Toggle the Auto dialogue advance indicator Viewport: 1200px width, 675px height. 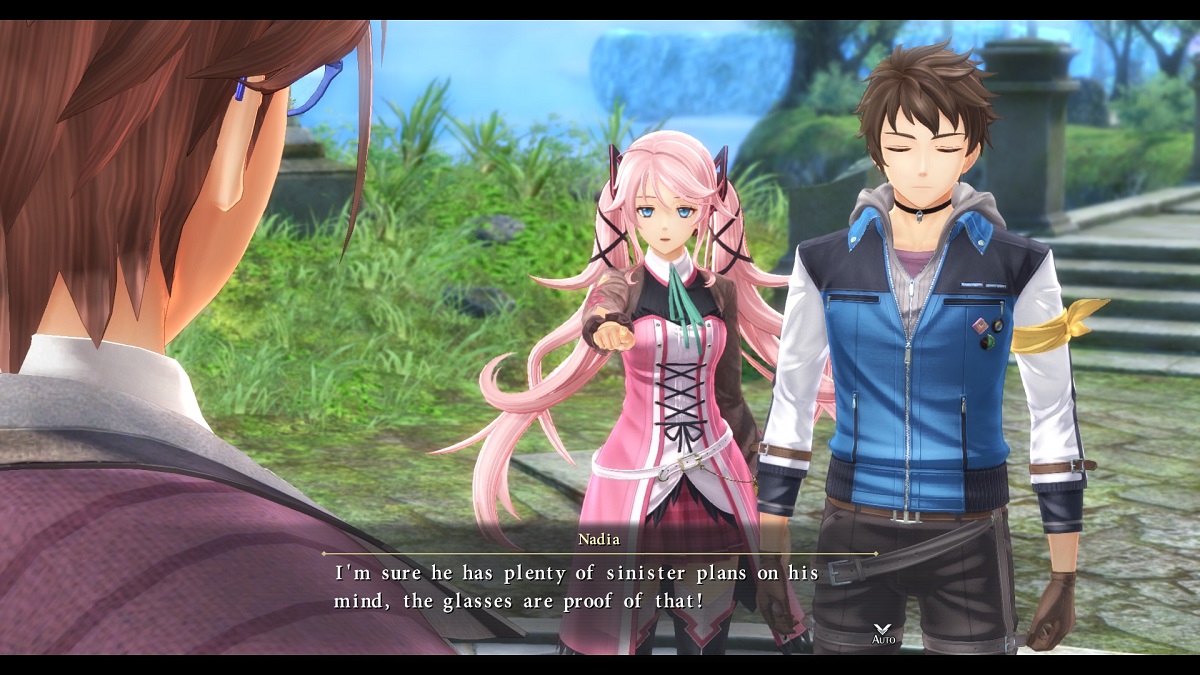coord(883,634)
